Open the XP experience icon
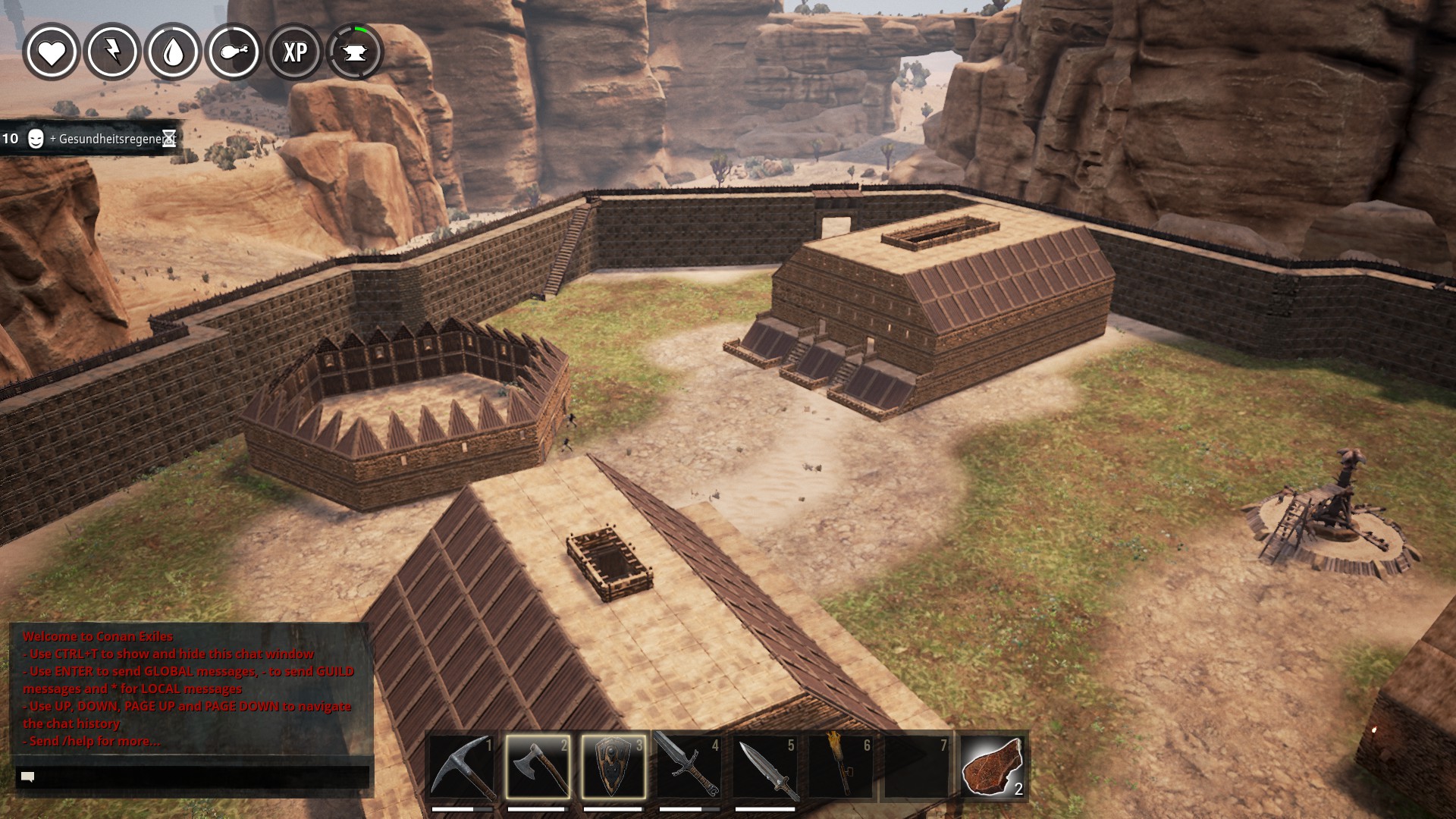Screen dimensions: 1456x819 pos(294,52)
